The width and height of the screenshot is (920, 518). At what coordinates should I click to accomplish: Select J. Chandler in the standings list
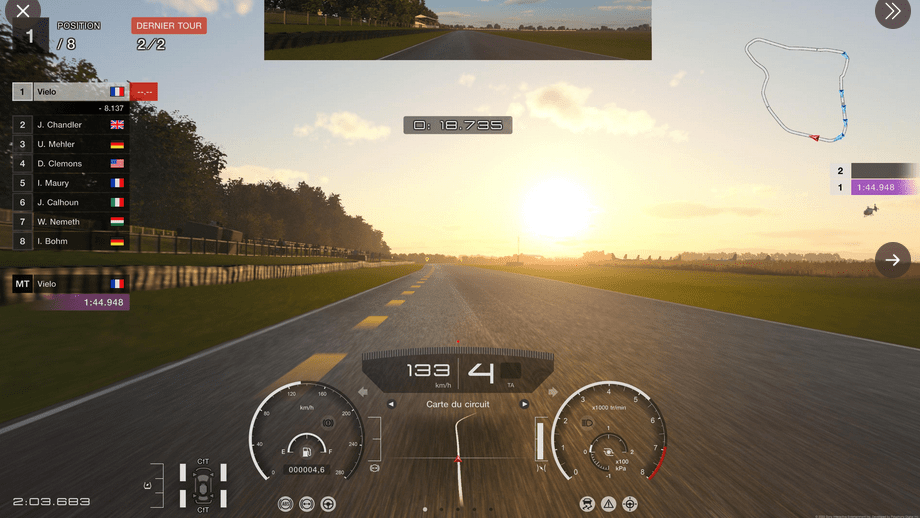click(x=70, y=125)
